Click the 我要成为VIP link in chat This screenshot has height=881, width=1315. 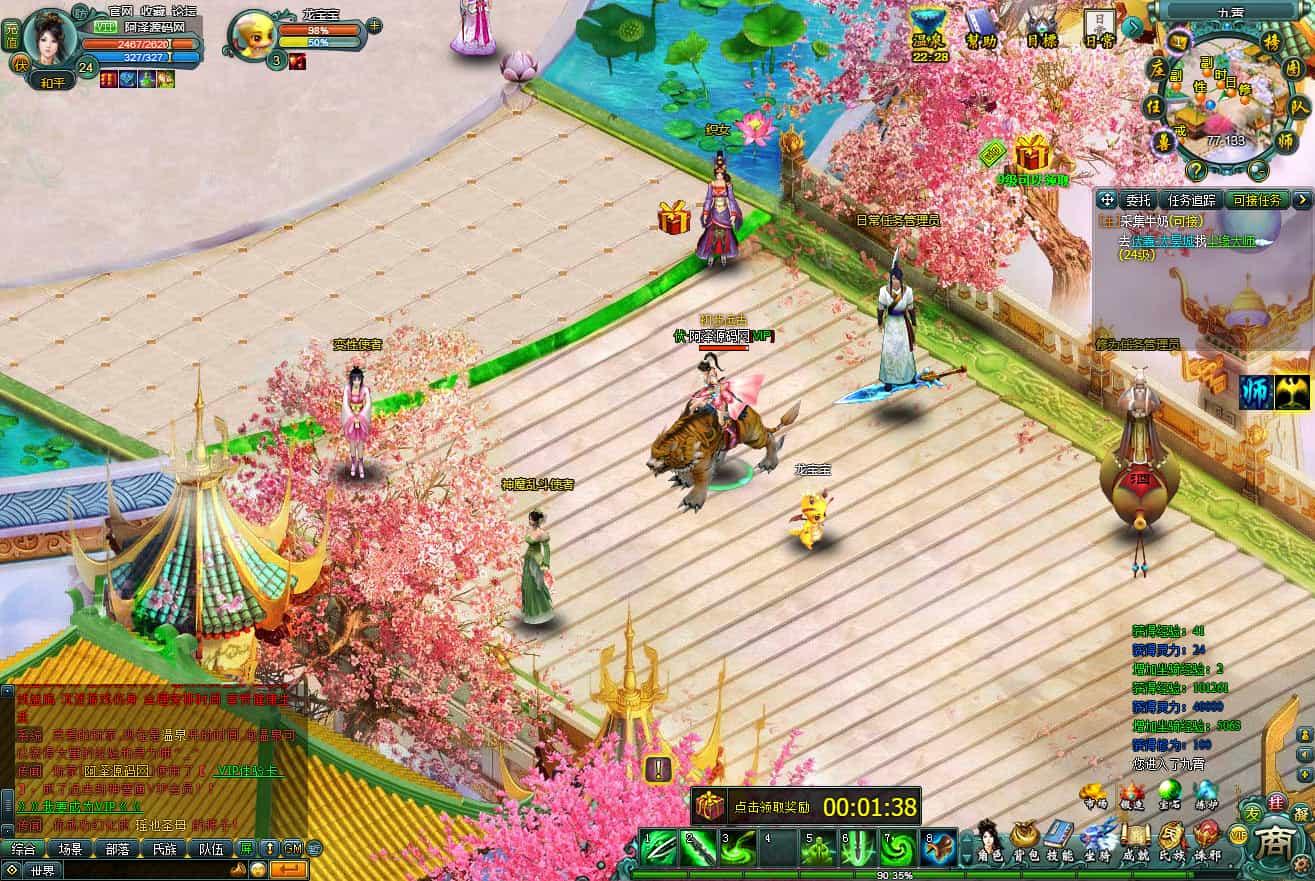82,806
